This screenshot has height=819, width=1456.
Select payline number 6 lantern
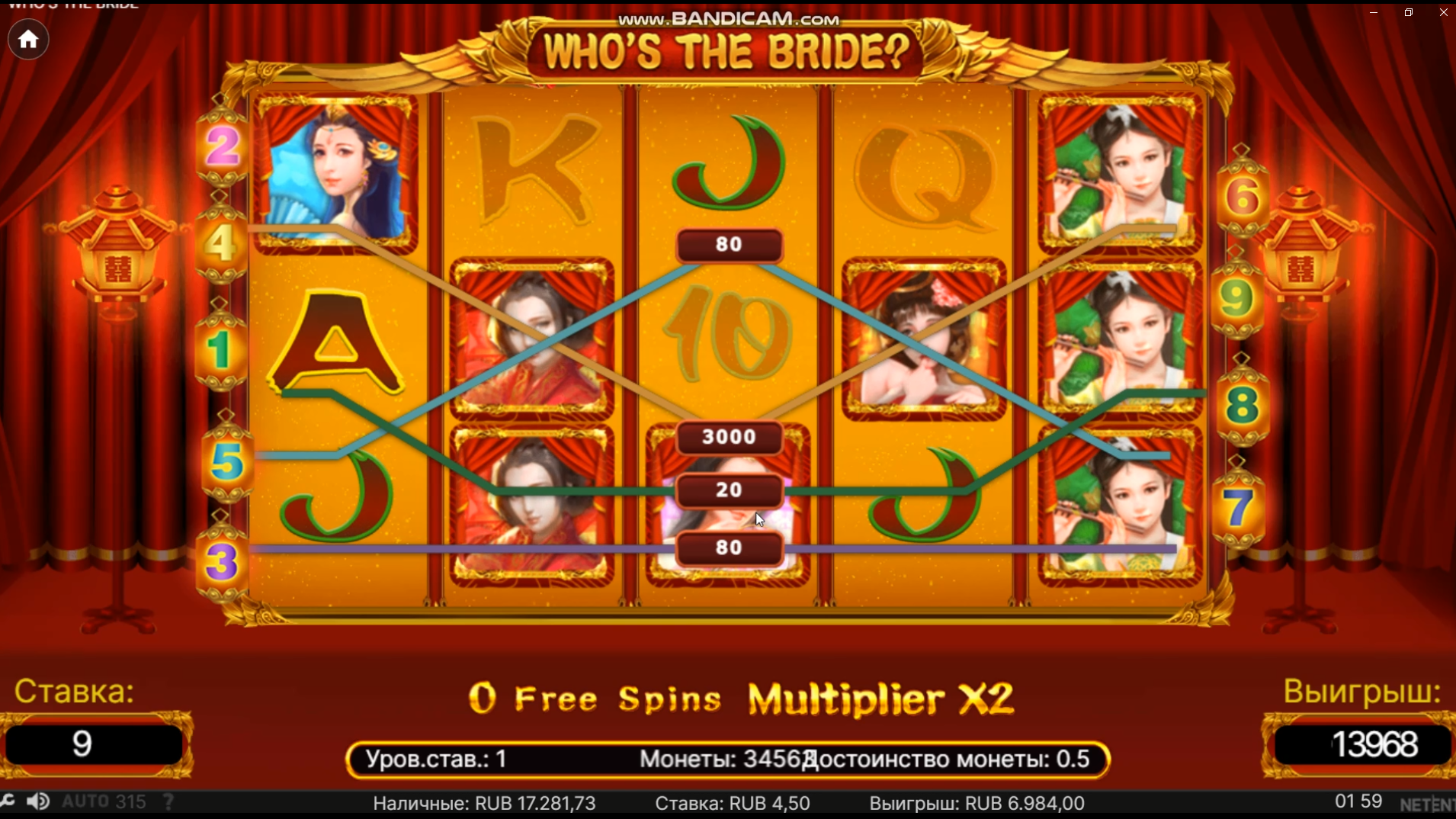1243,198
